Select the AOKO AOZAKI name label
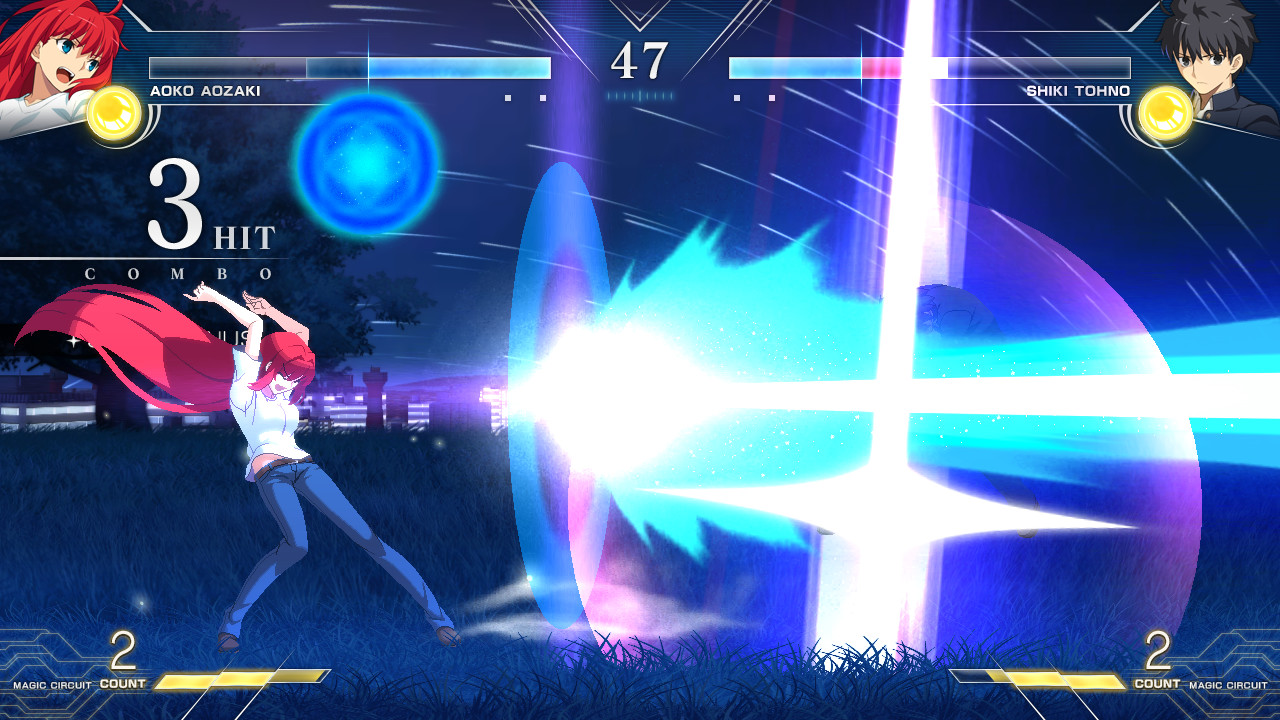 [208, 89]
